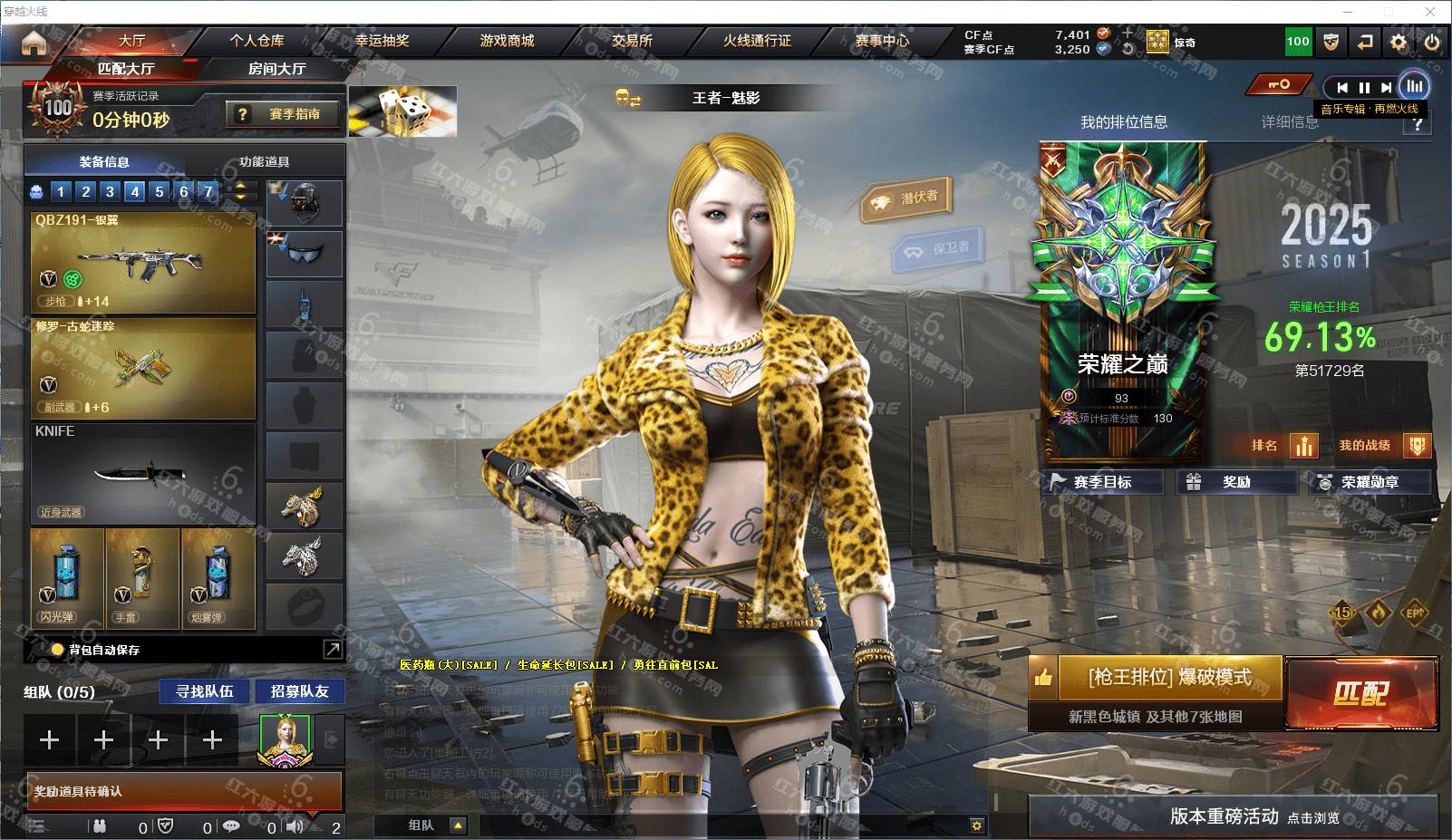Choose the 闪光弹 flashbang slot
This screenshot has height=840, width=1452.
click(x=67, y=578)
